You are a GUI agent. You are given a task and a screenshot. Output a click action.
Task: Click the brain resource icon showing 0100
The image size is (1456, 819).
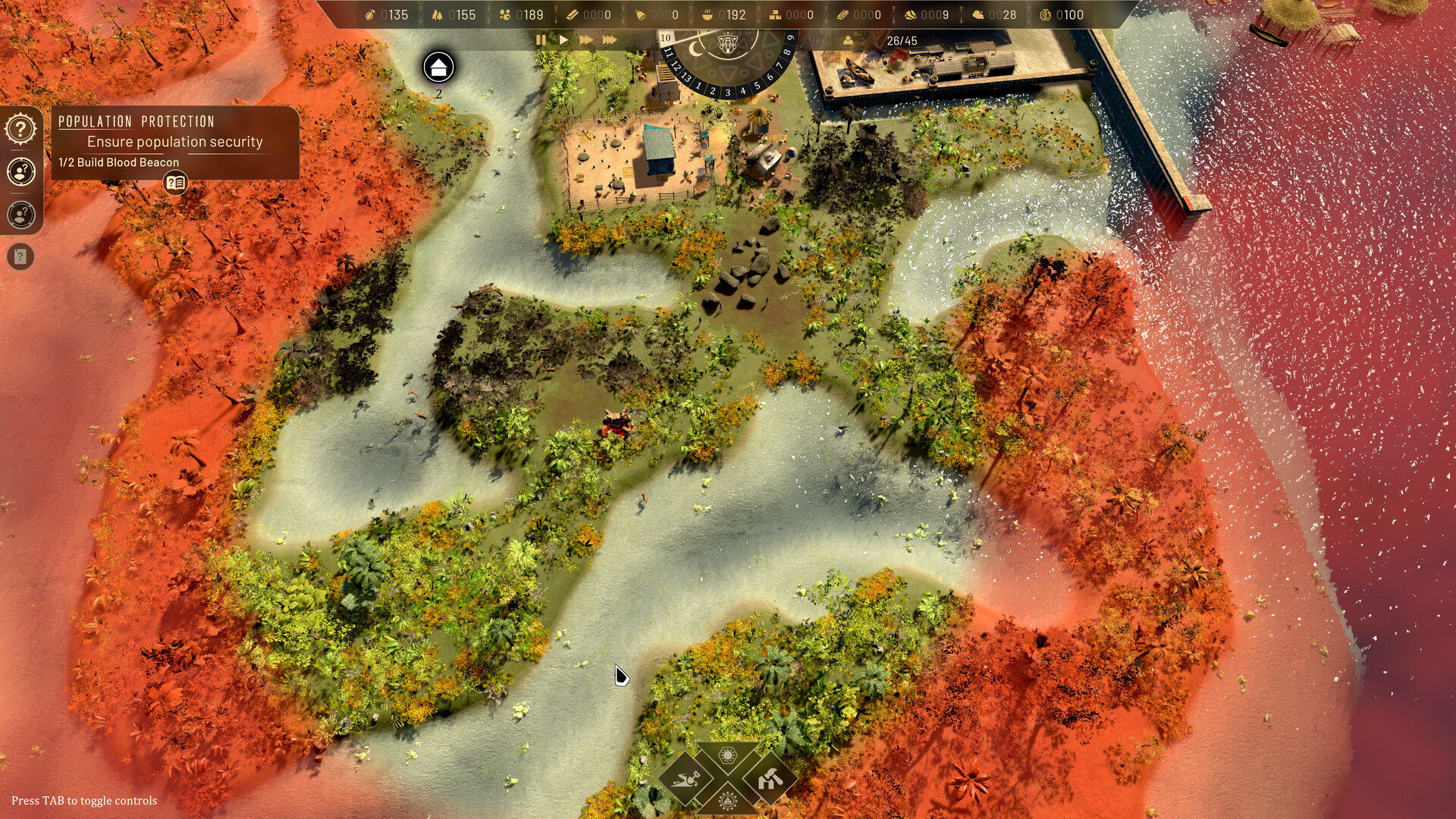tap(1046, 14)
